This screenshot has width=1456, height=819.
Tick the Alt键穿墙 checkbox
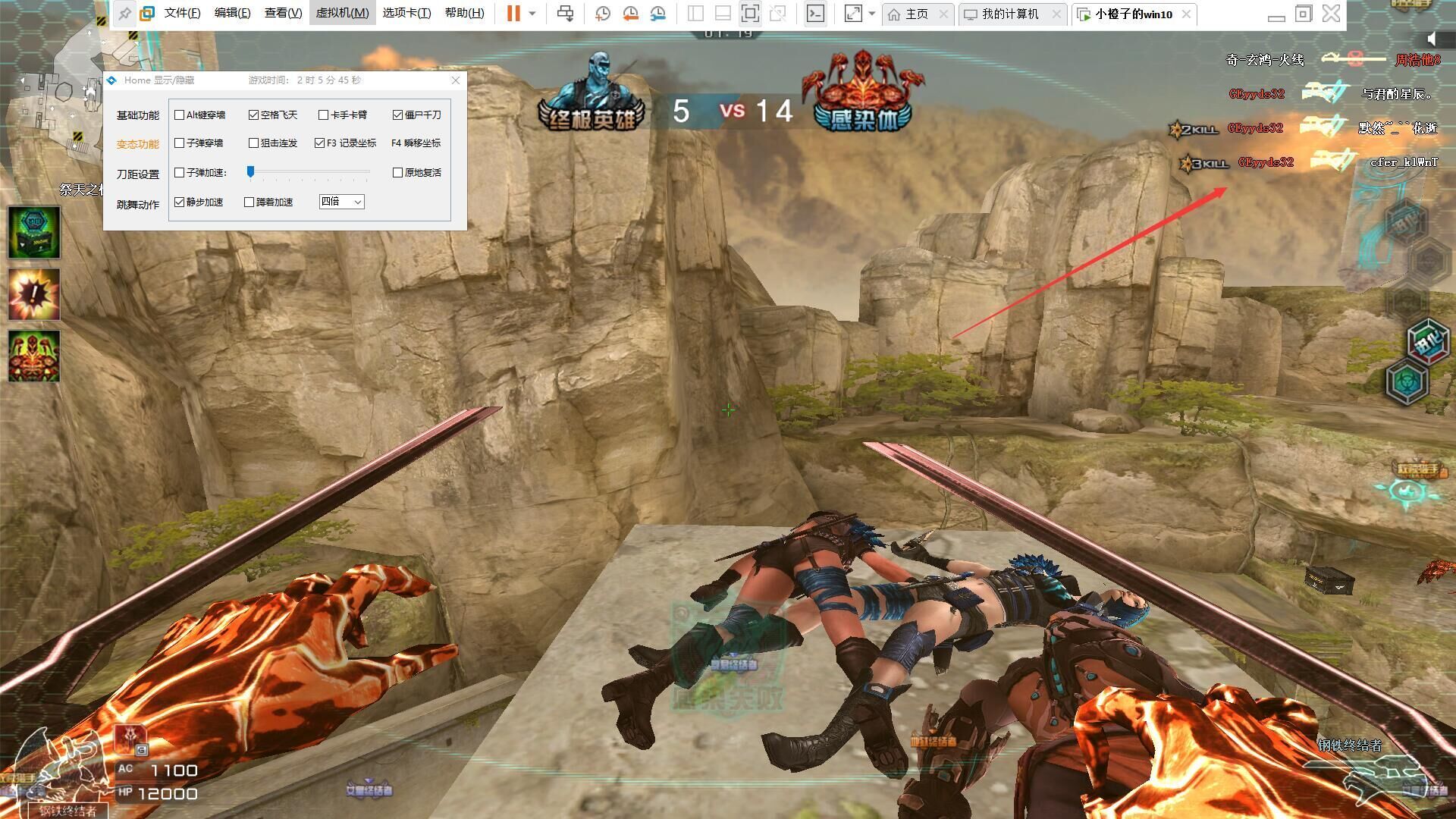coord(180,115)
